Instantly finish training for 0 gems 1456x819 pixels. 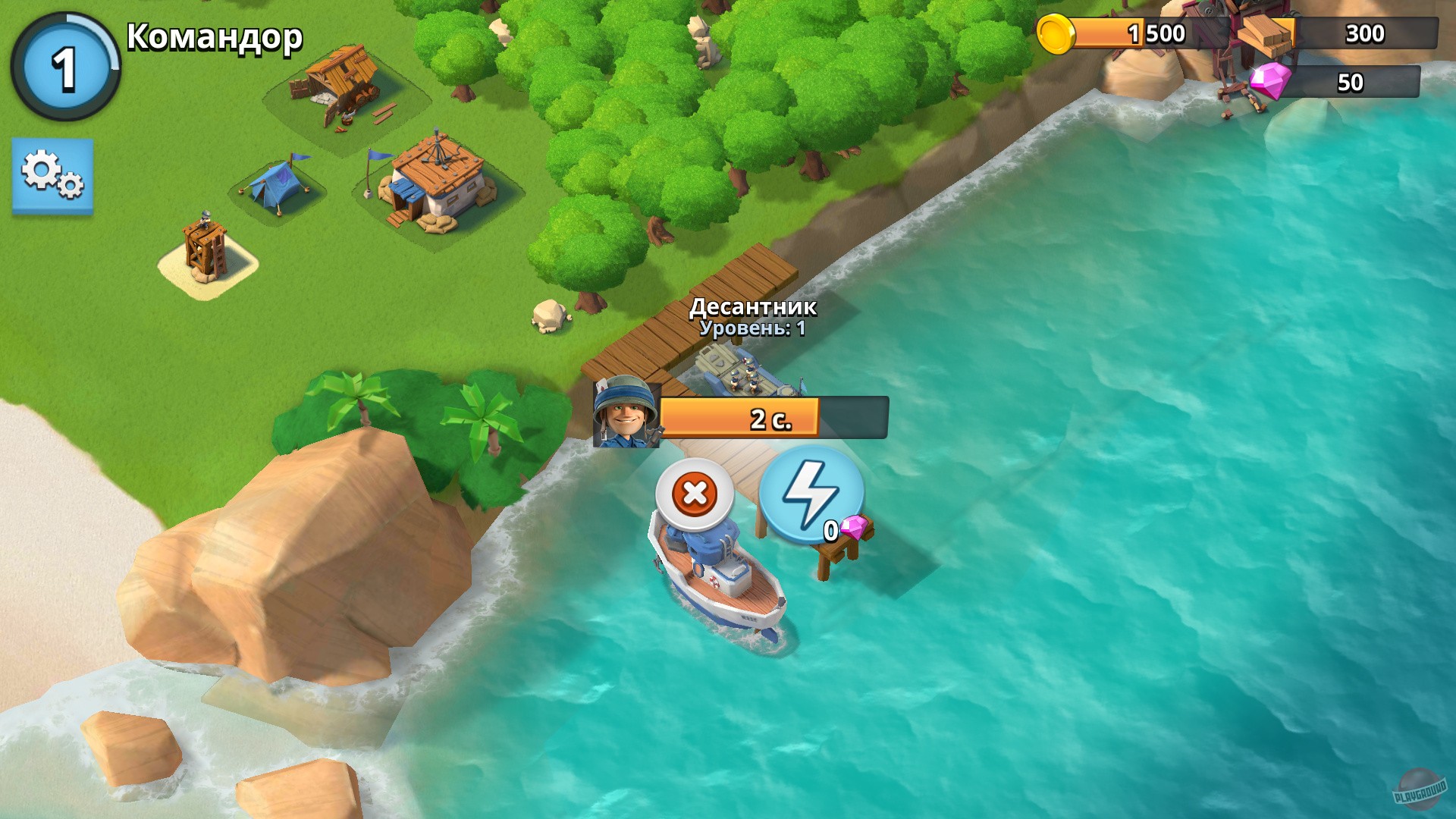[x=809, y=494]
